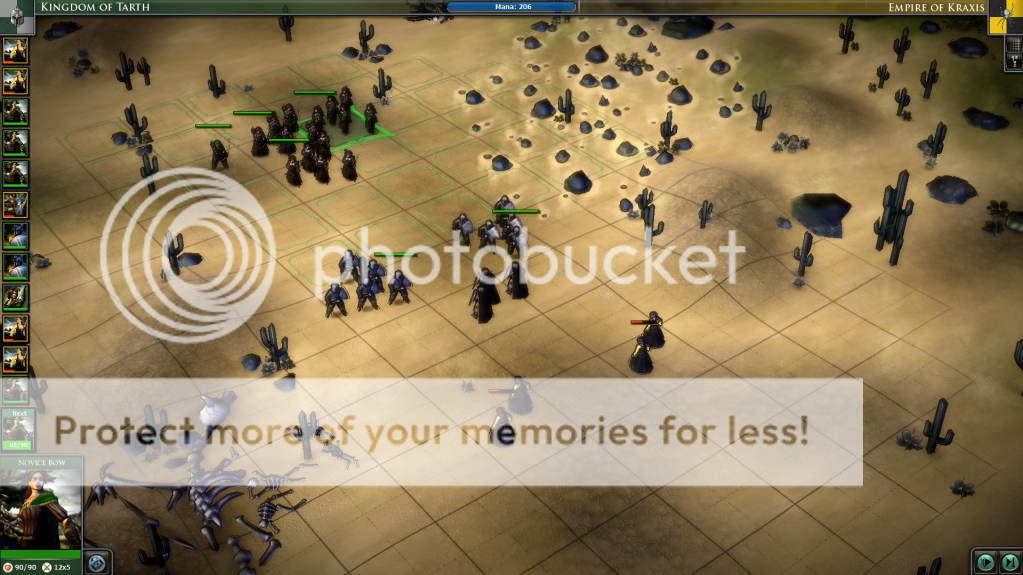The width and height of the screenshot is (1023, 575).
Task: Click the round blue button beside unit stats
Action: click(97, 562)
